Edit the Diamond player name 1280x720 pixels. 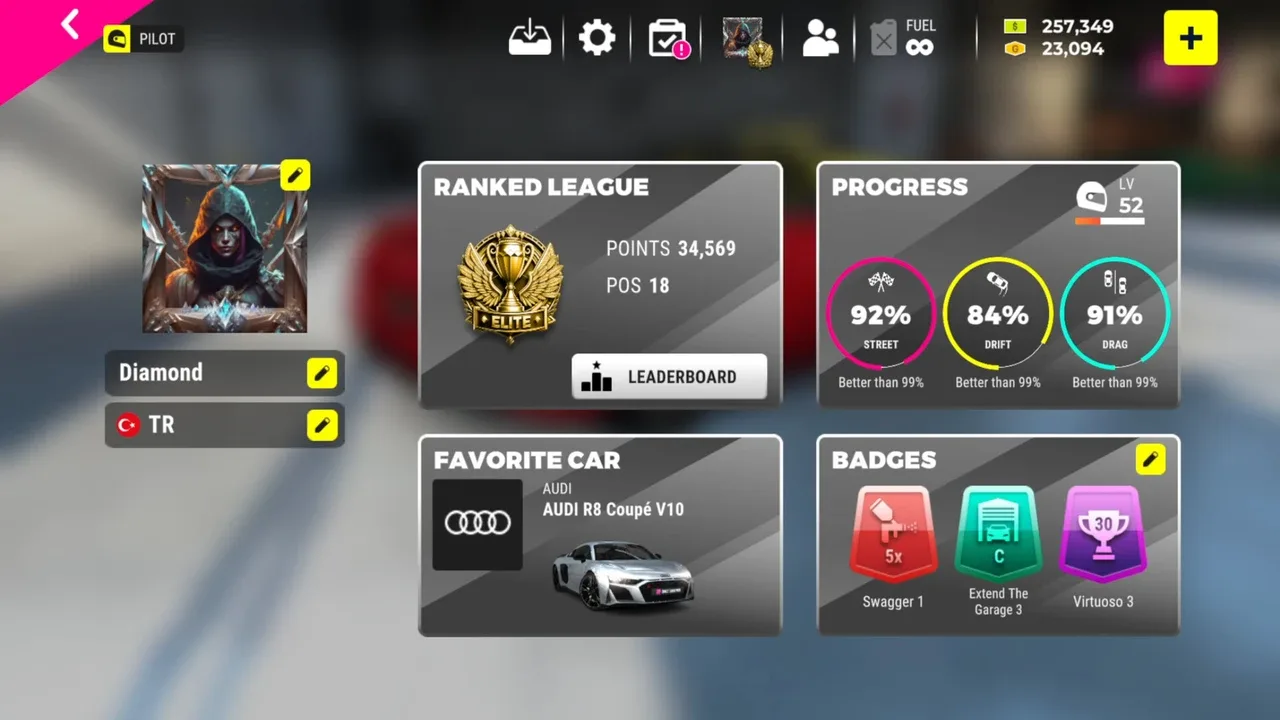point(321,373)
